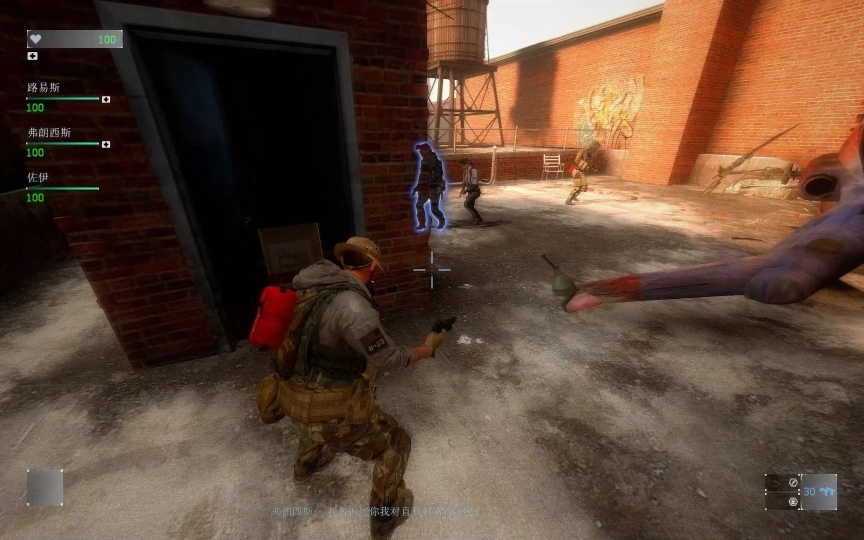864x540 pixels.
Task: Click the medkit icon beside 路易斯
Action: 106,99
